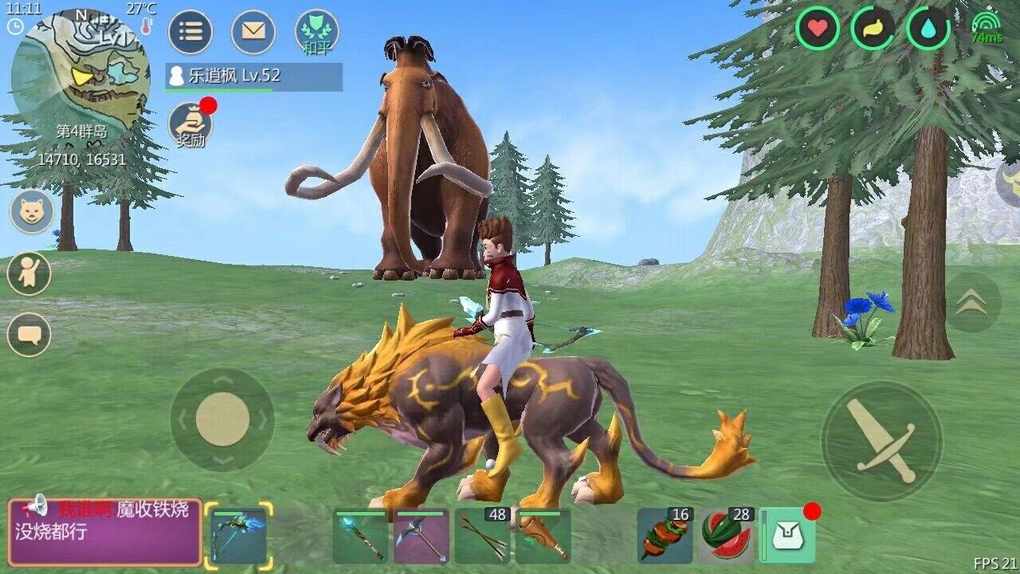Tap the purple chat message box

pyautogui.click(x=105, y=532)
